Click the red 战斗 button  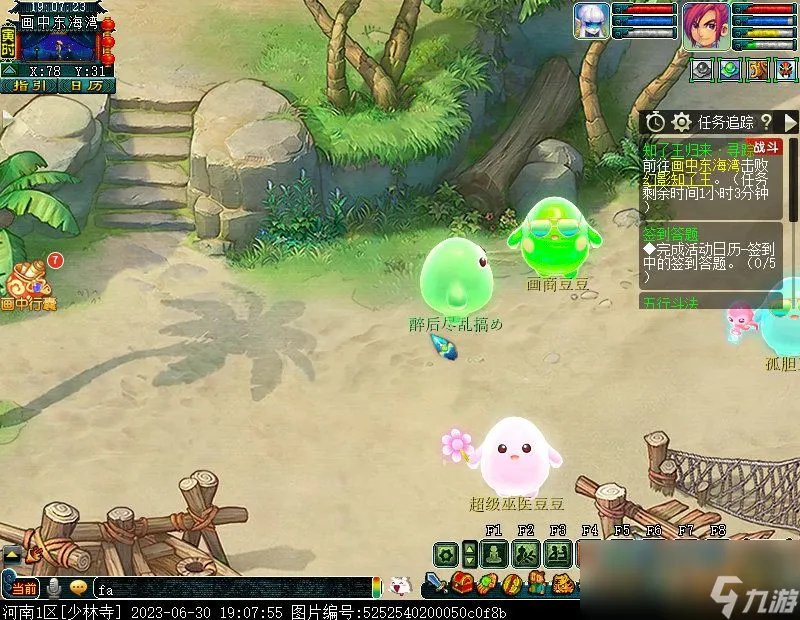pyautogui.click(x=768, y=147)
